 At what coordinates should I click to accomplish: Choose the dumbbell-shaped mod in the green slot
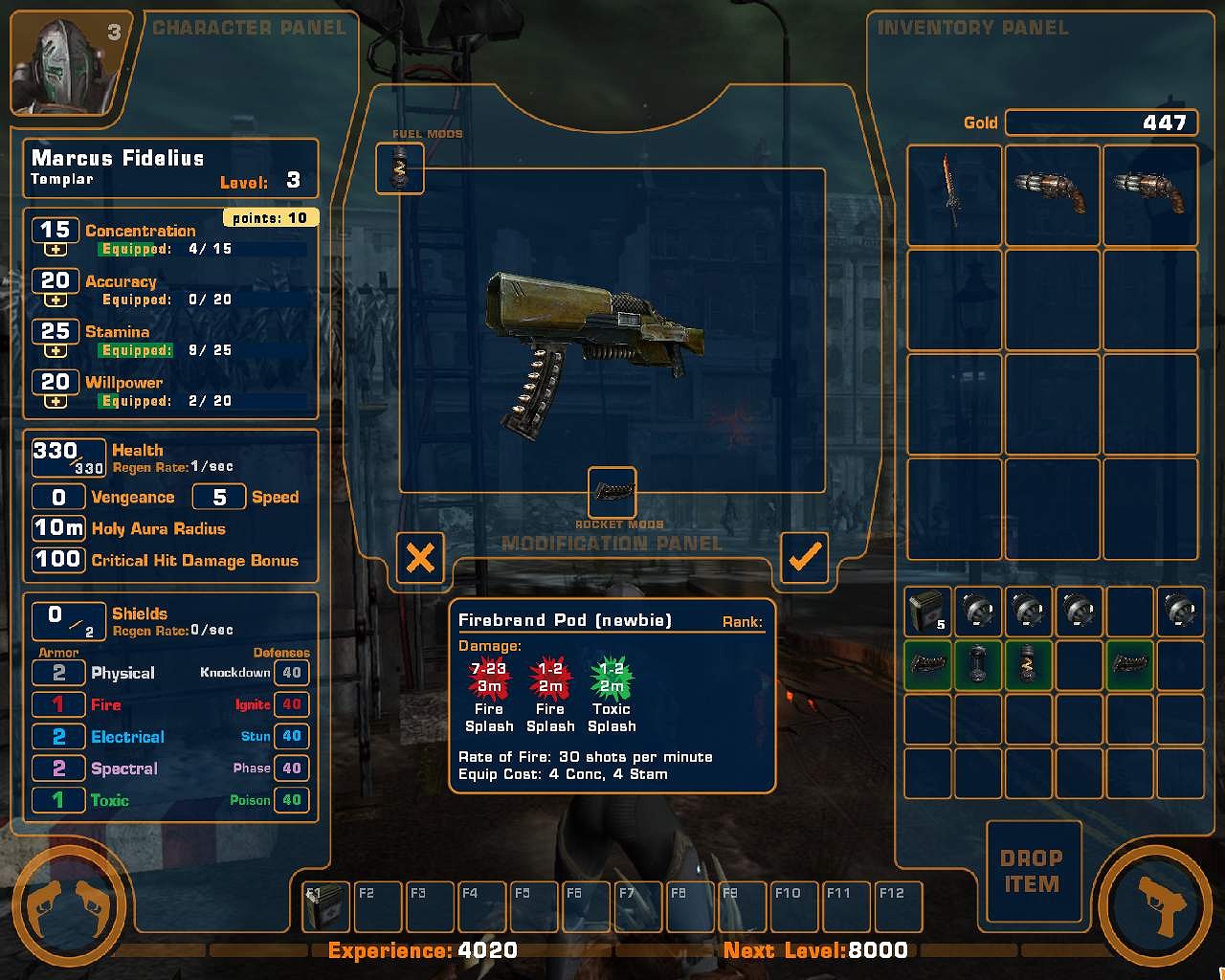977,664
